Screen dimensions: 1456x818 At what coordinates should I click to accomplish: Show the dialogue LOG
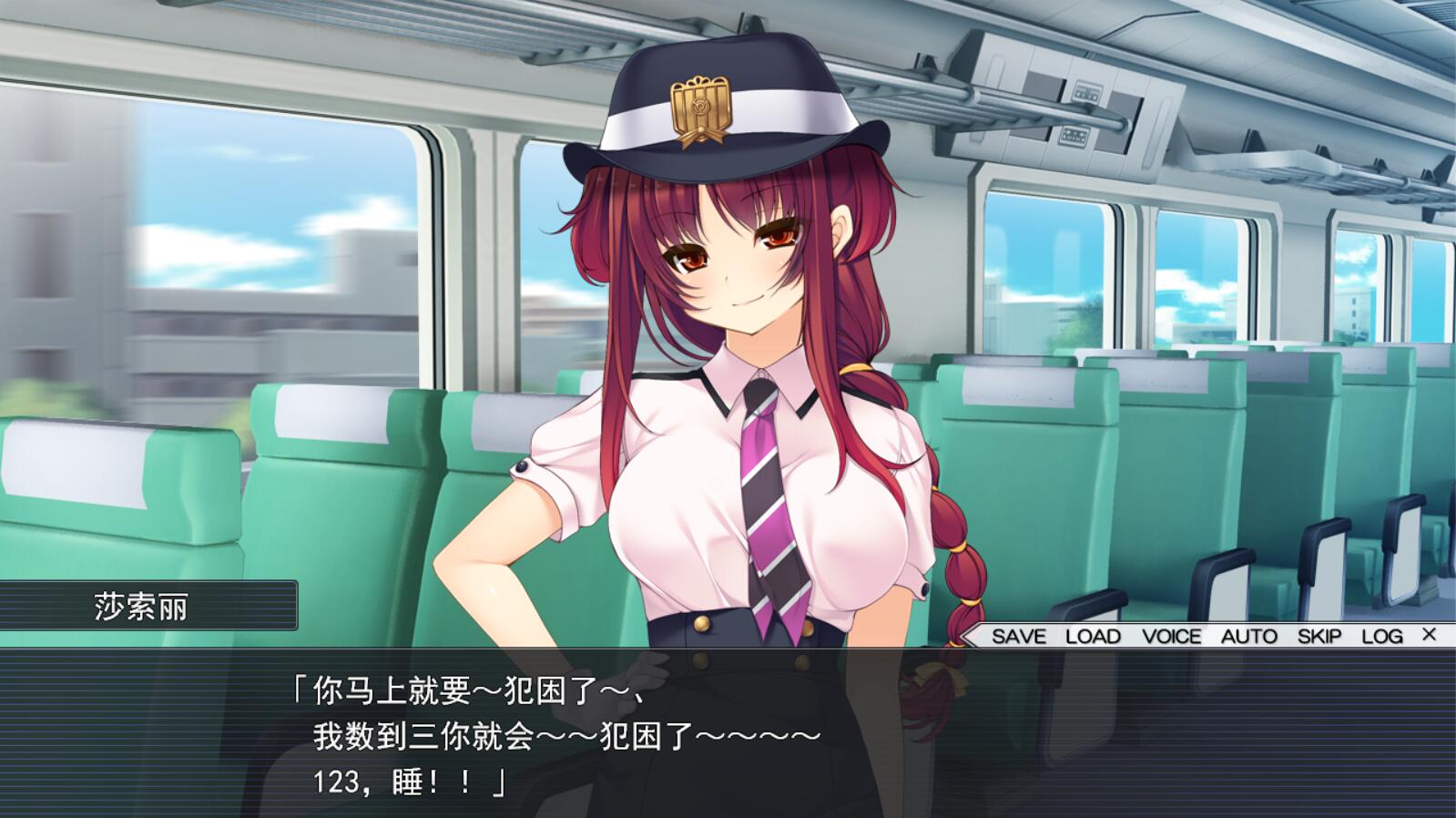tap(1381, 636)
